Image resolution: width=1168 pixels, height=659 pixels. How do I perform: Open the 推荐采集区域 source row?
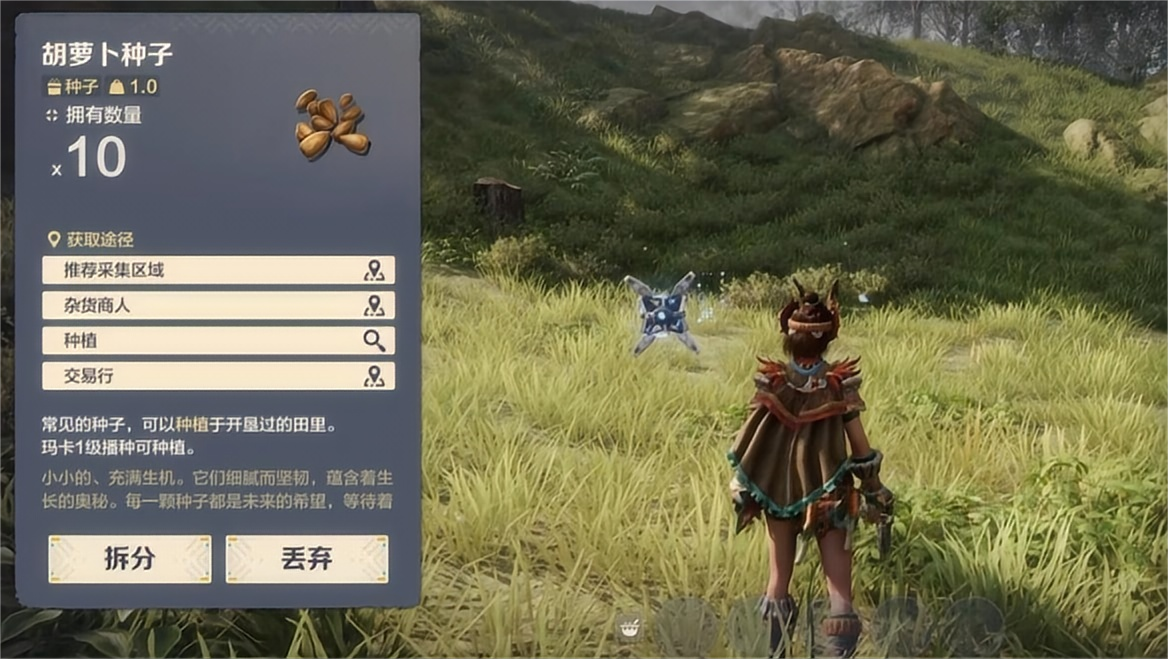click(x=218, y=270)
